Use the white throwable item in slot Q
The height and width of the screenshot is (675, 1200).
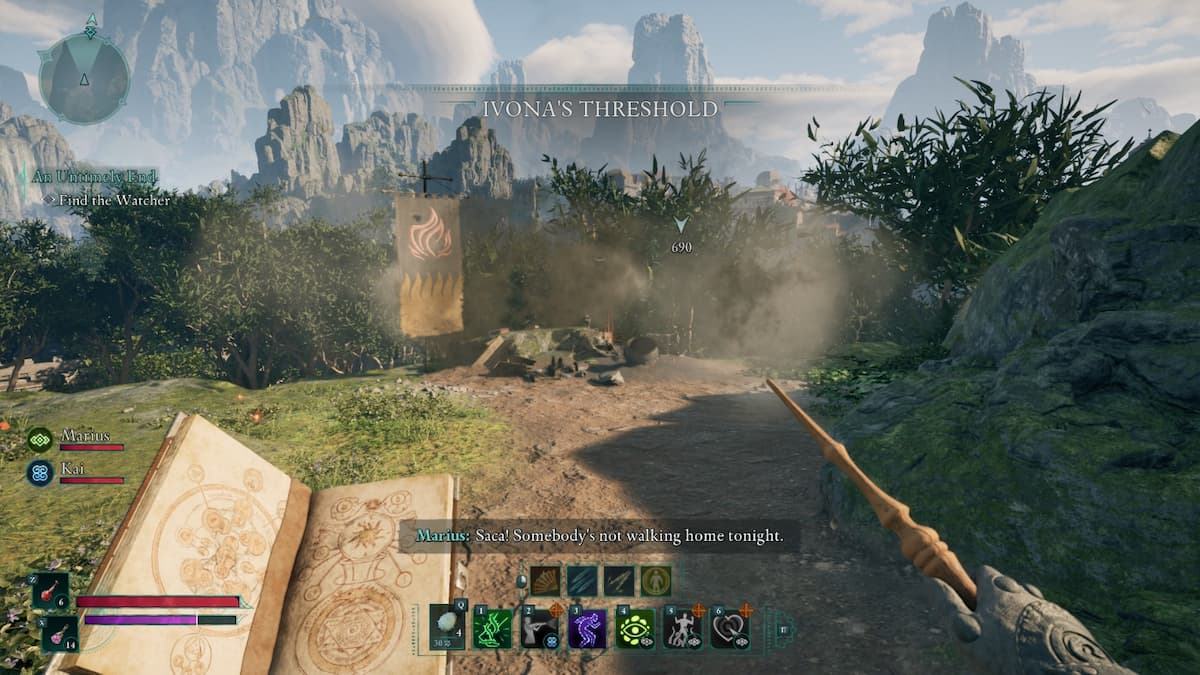pos(448,627)
